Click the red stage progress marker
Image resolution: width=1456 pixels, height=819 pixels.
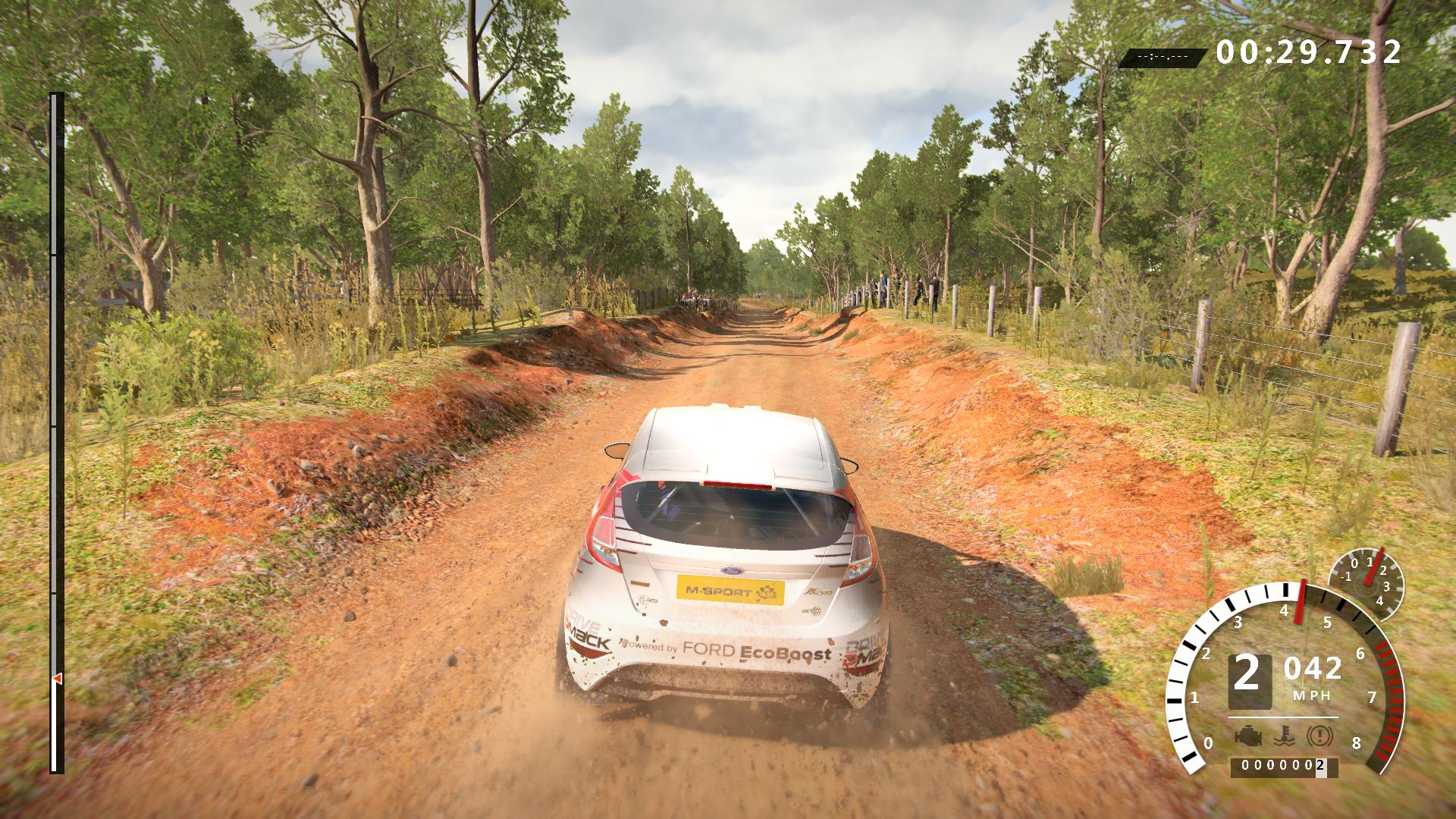click(57, 678)
